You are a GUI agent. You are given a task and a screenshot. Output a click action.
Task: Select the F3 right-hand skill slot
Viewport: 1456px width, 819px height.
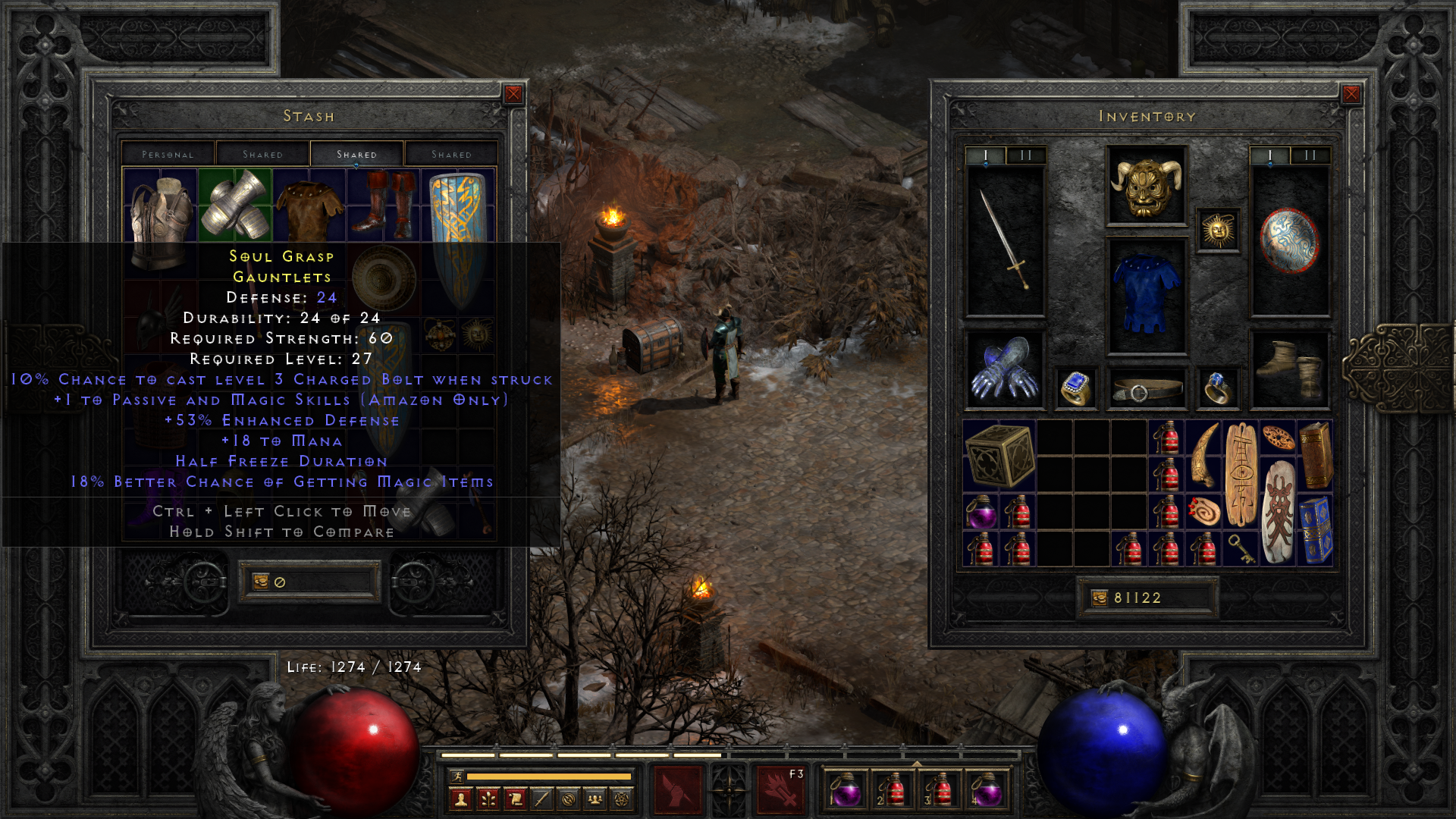pos(782,791)
